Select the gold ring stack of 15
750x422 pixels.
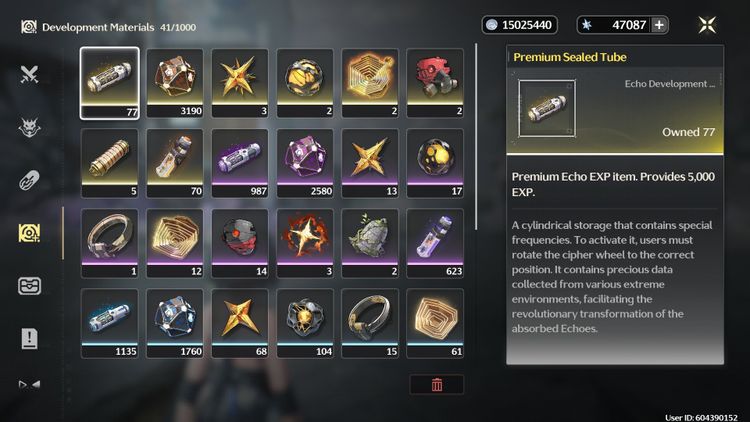pos(370,323)
